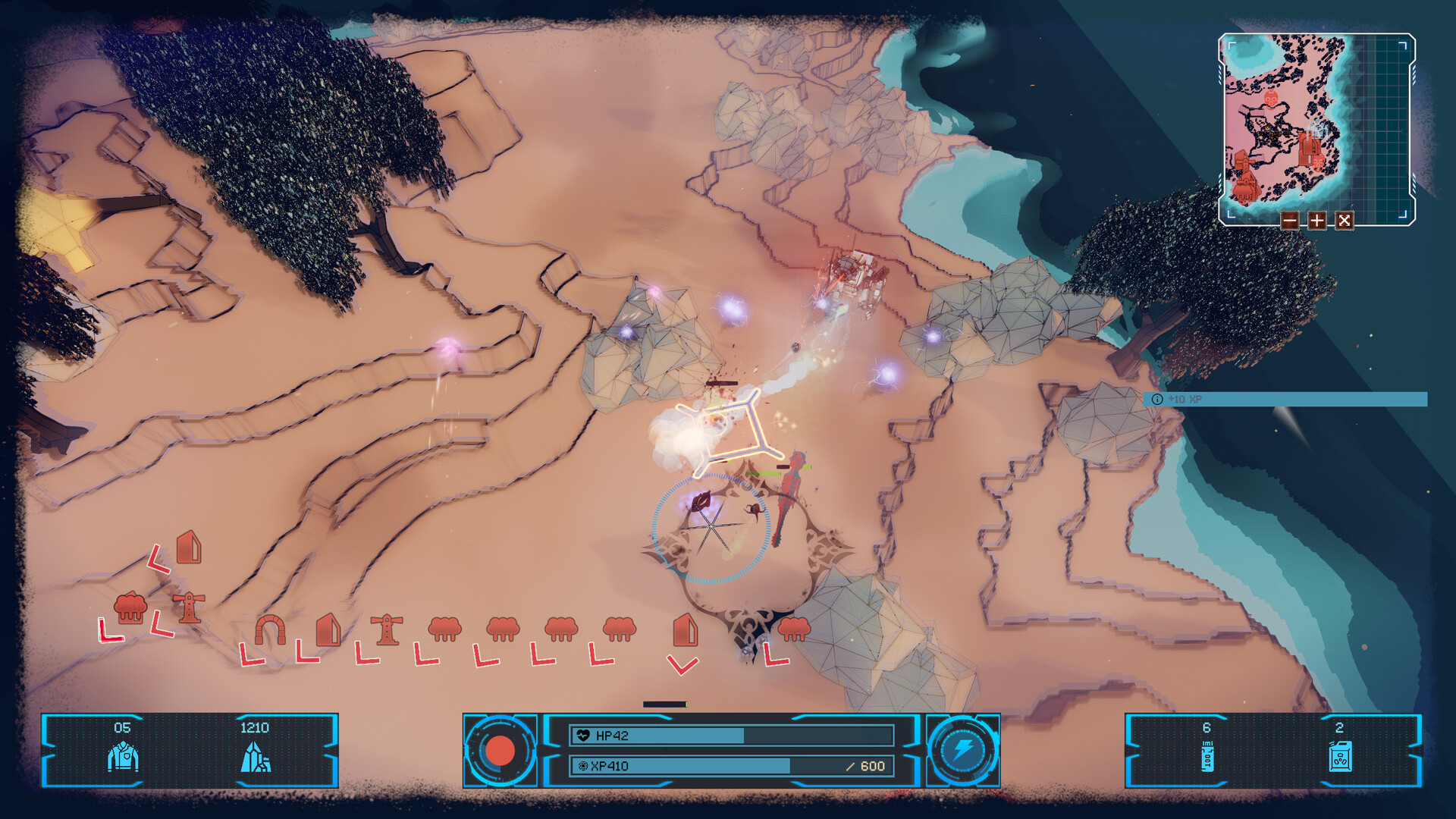Use the battery canister item

tap(1207, 756)
